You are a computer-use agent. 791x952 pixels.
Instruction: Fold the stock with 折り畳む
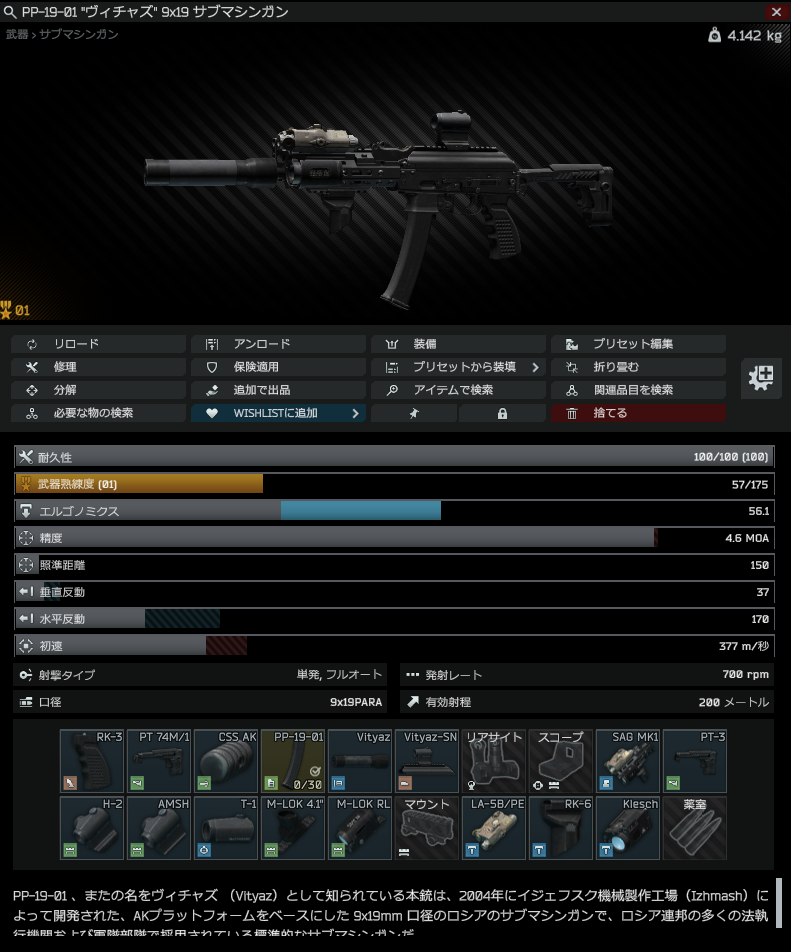(x=638, y=367)
